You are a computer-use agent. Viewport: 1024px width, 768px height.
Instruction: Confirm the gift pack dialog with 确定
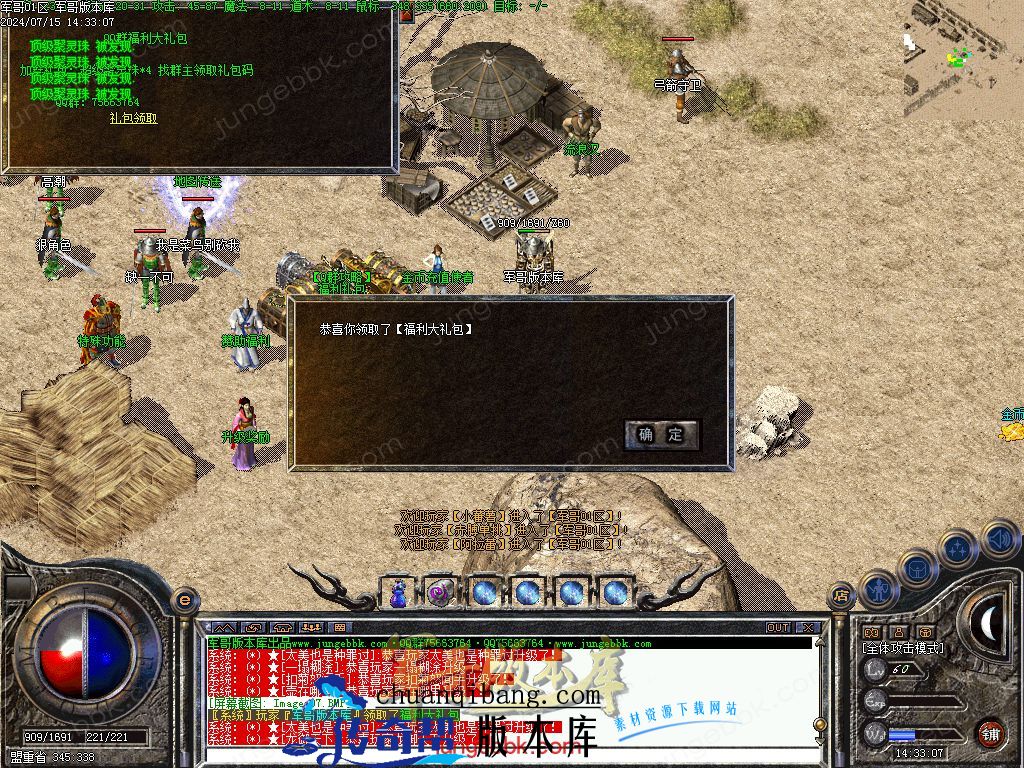[x=661, y=434]
